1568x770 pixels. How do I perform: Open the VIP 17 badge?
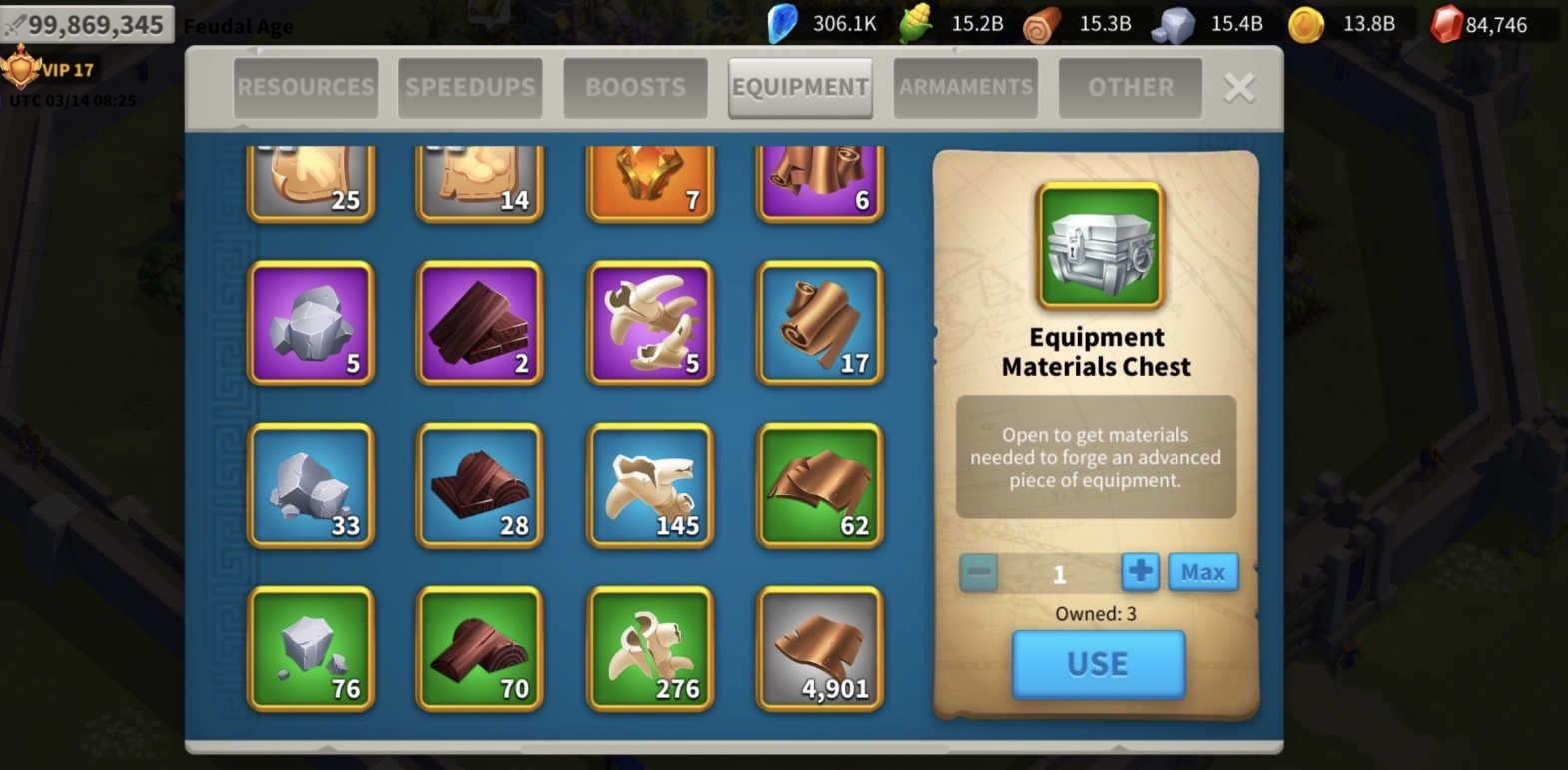pyautogui.click(x=50, y=70)
